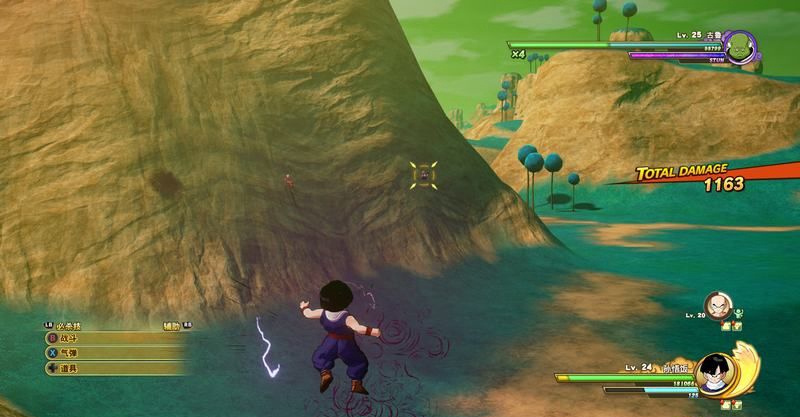The height and width of the screenshot is (417, 800).
Task: Click the yellow lock-on target reticle
Action: pos(424,174)
